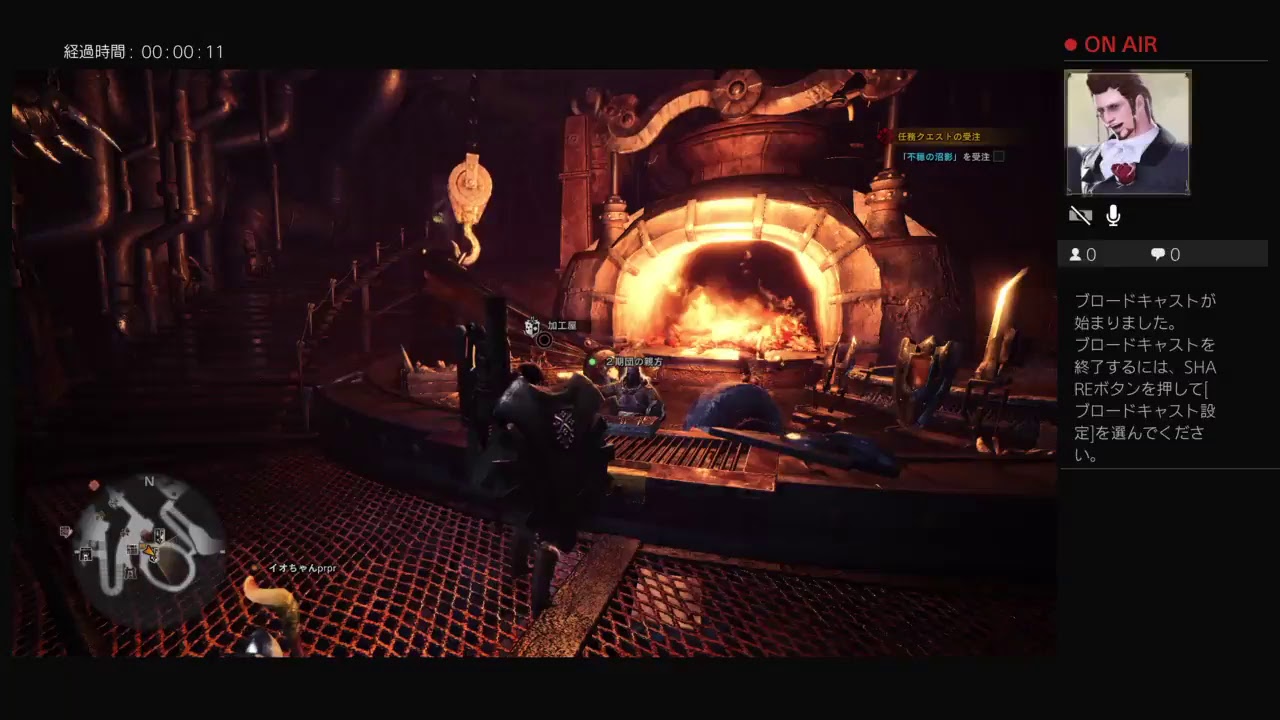Open the broadcaster avatar thumbnail
Image resolution: width=1280 pixels, height=720 pixels.
pos(1127,132)
